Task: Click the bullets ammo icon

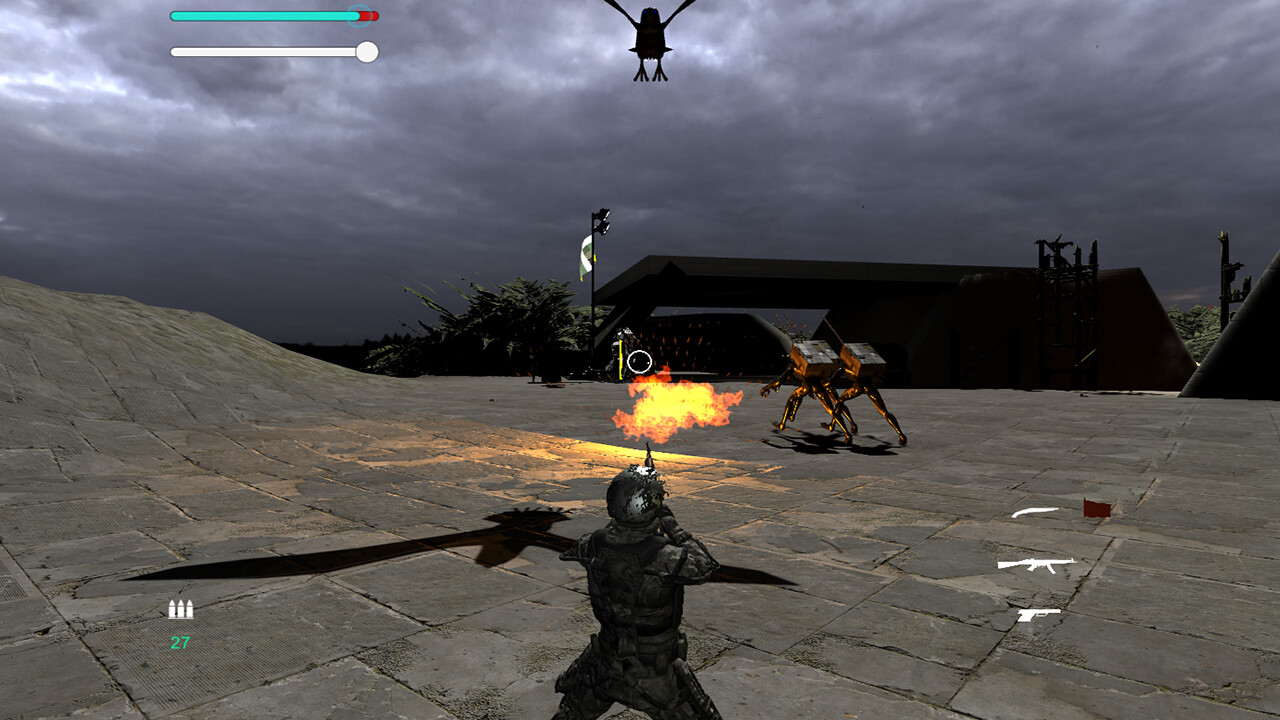Action: click(180, 608)
